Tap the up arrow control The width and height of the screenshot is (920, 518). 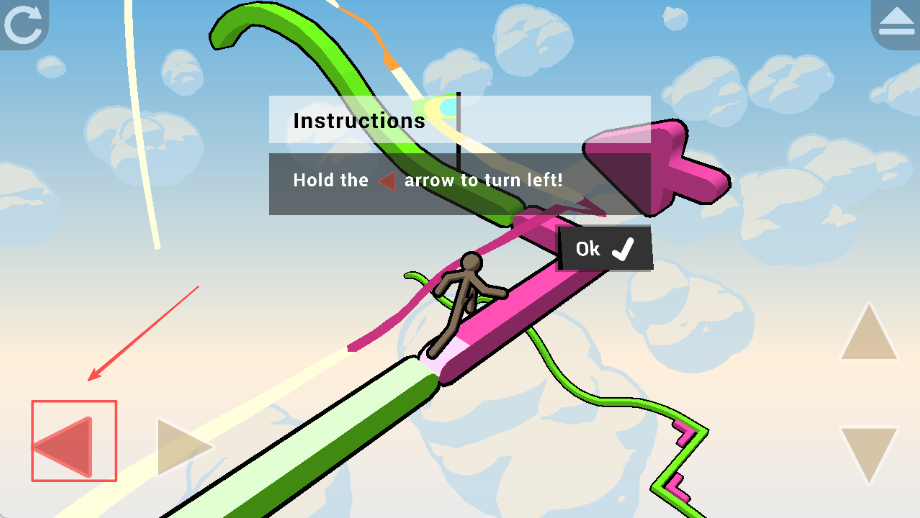pyautogui.click(x=868, y=334)
